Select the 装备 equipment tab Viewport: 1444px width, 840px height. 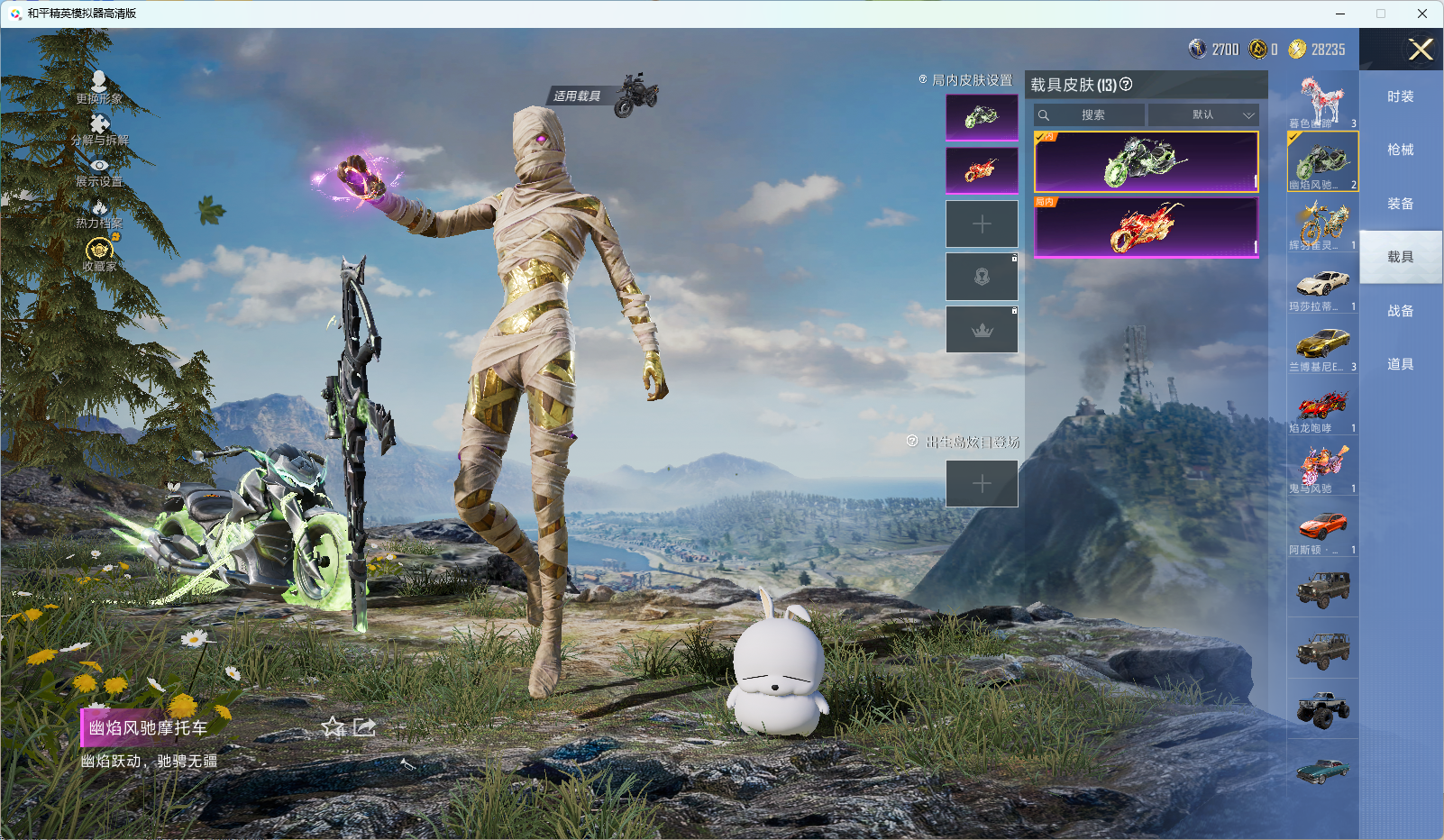point(1400,204)
